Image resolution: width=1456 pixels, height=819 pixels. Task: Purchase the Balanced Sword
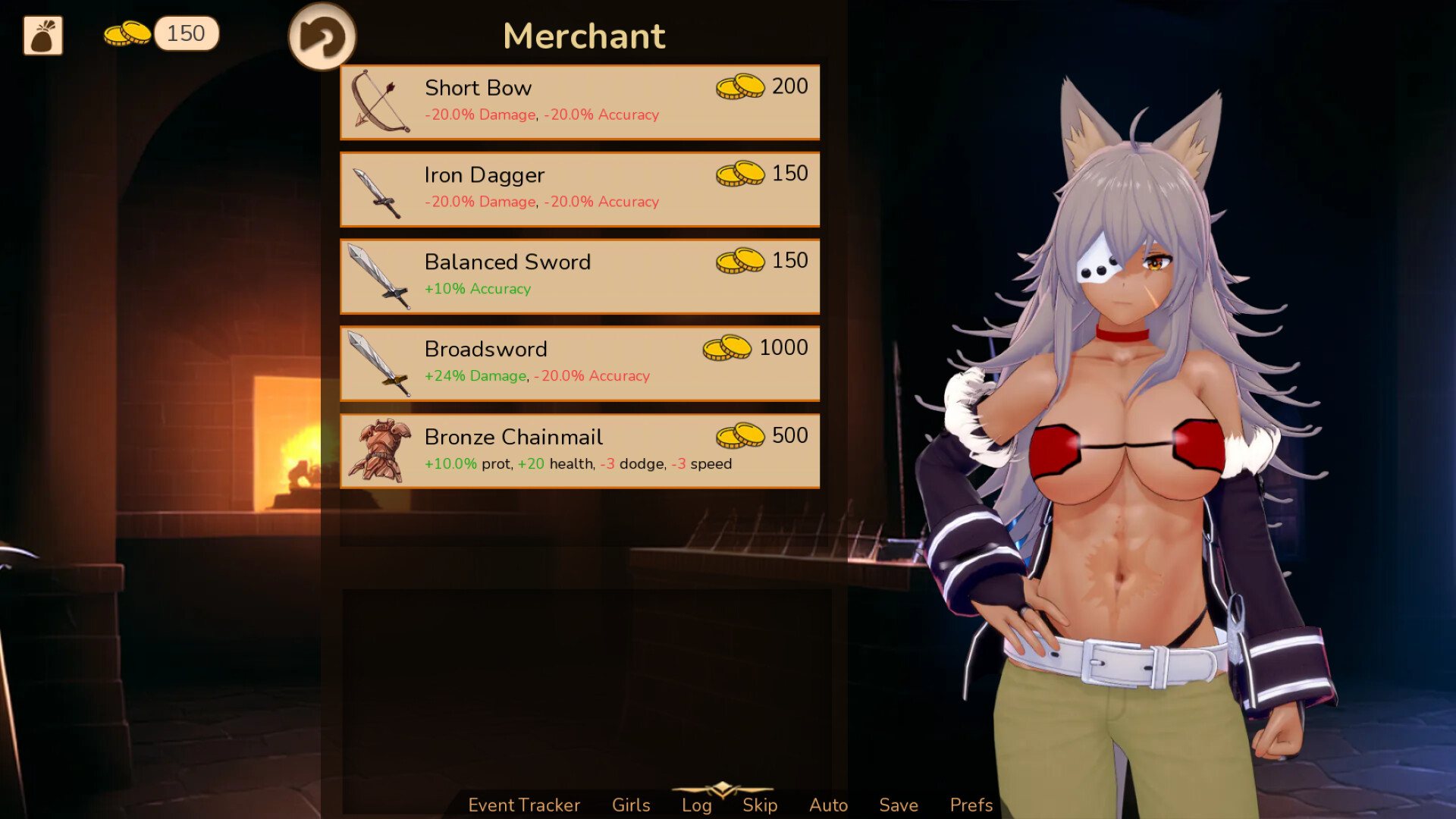[579, 276]
